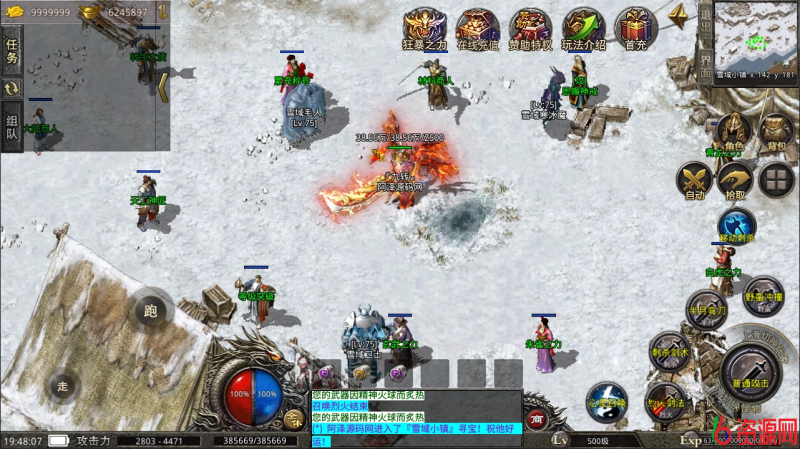Open the 背包 backpack
This screenshot has height=449, width=800.
(x=776, y=131)
